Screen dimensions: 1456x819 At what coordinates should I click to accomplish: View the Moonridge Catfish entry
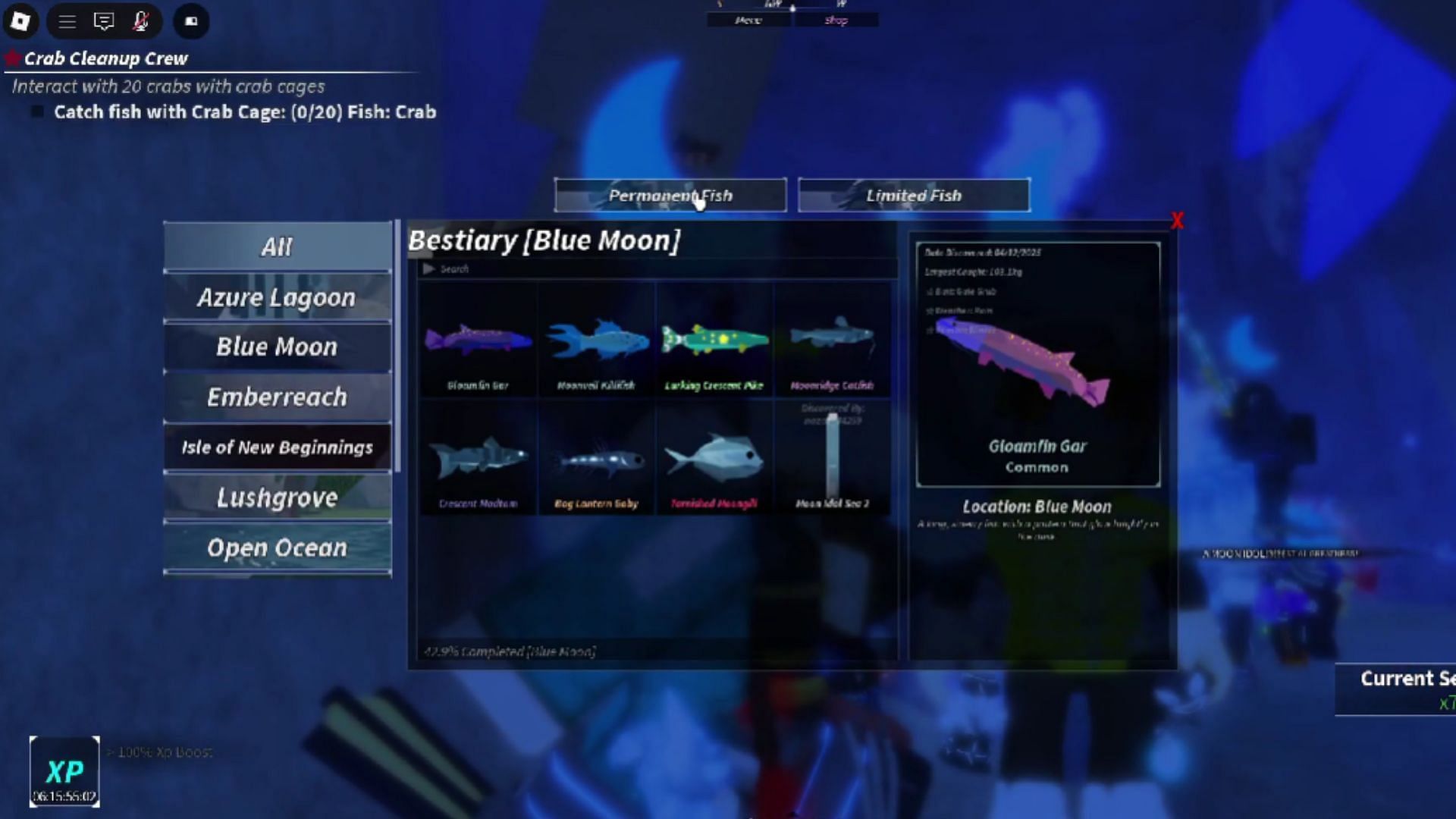tap(832, 341)
